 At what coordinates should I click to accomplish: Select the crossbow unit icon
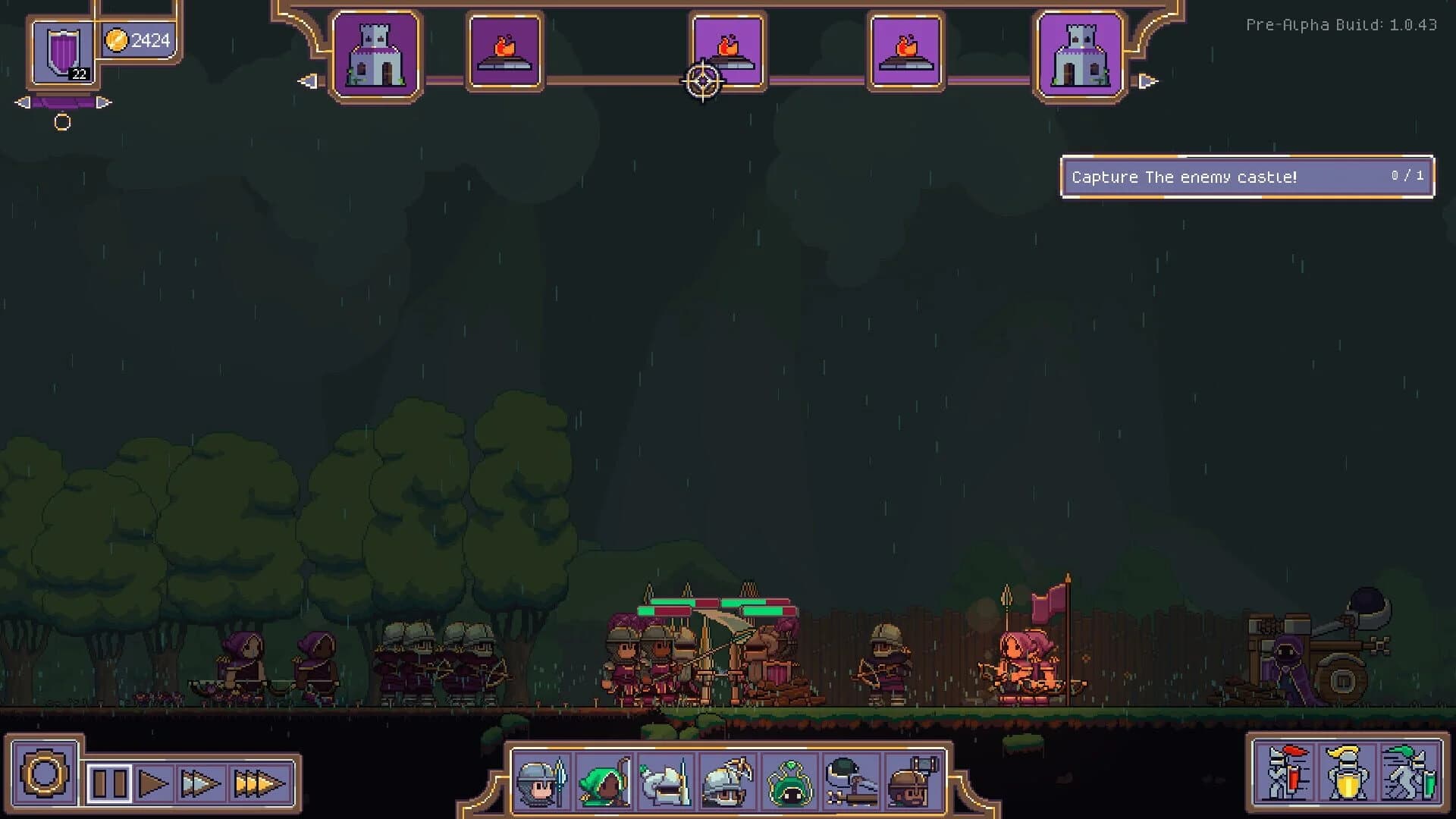728,781
